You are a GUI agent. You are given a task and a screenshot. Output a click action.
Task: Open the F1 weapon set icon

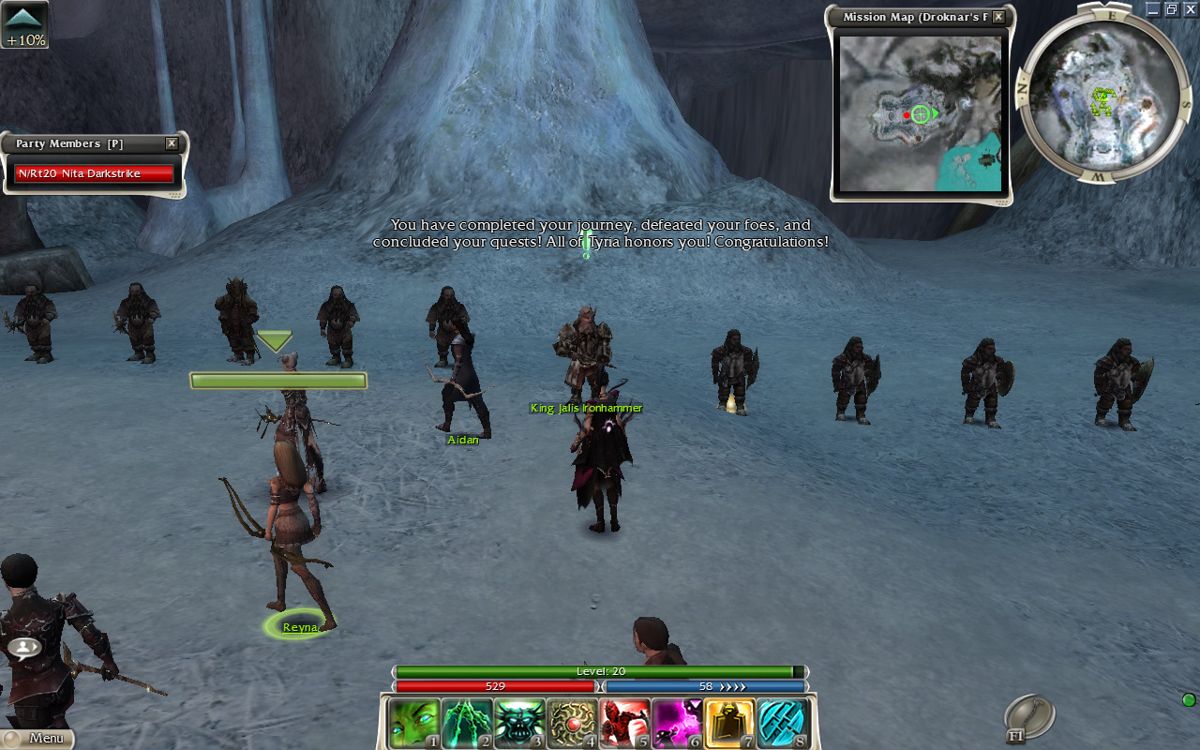tap(1029, 716)
